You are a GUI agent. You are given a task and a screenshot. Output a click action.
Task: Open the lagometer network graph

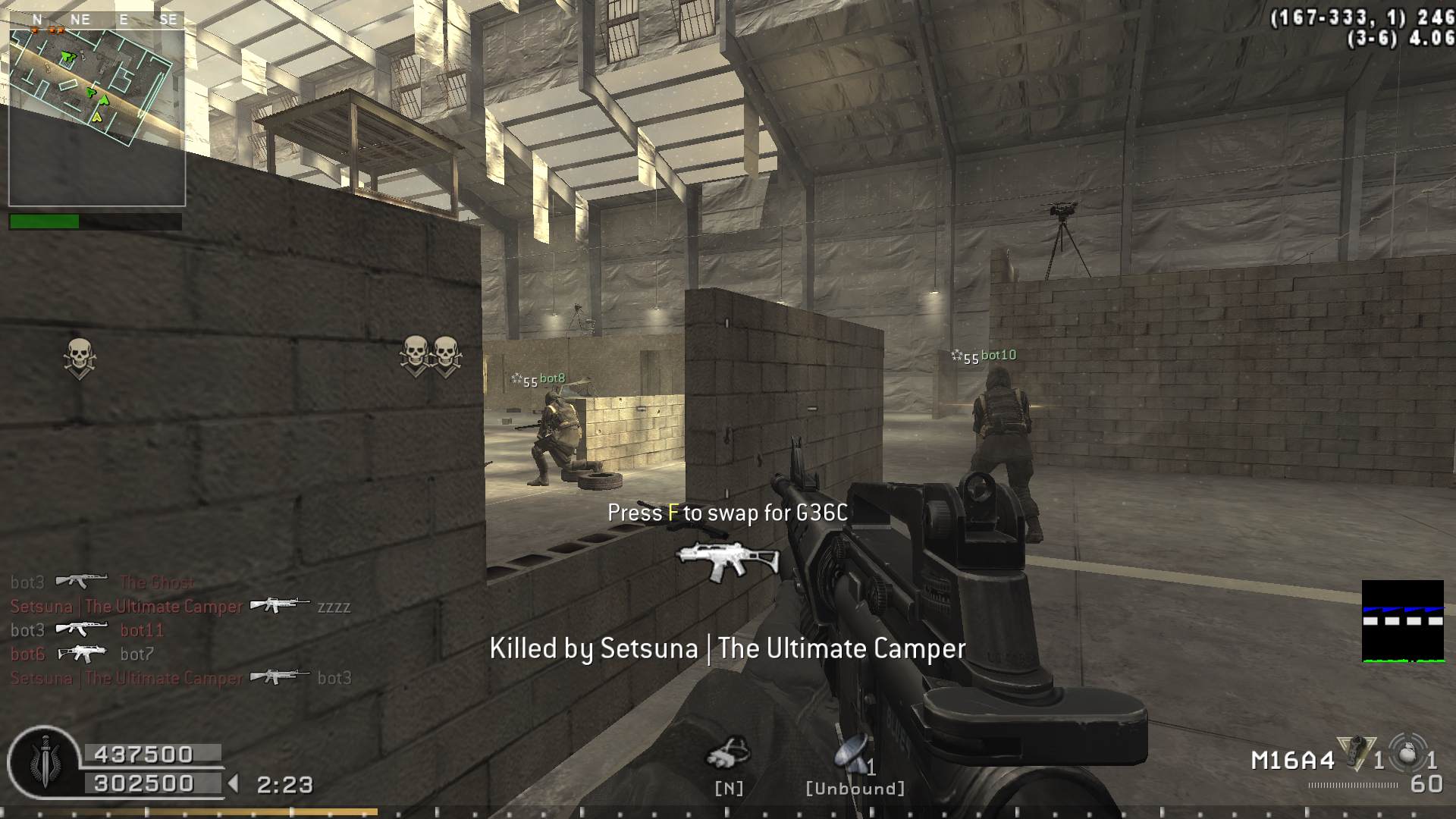pos(1402,621)
